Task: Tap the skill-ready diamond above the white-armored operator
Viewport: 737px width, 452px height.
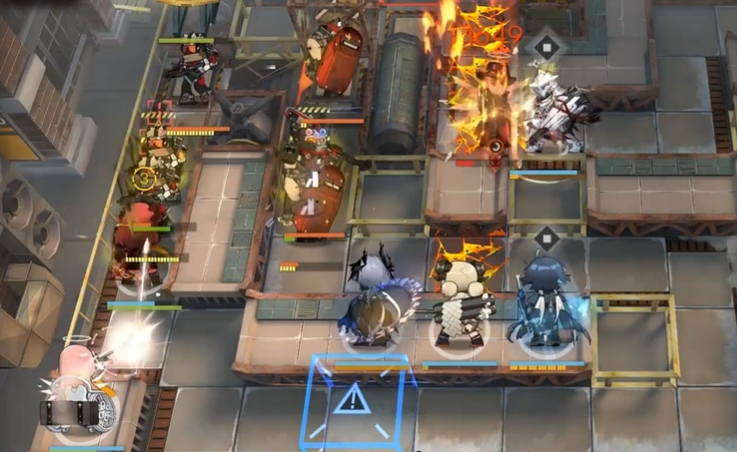Action: point(546,46)
